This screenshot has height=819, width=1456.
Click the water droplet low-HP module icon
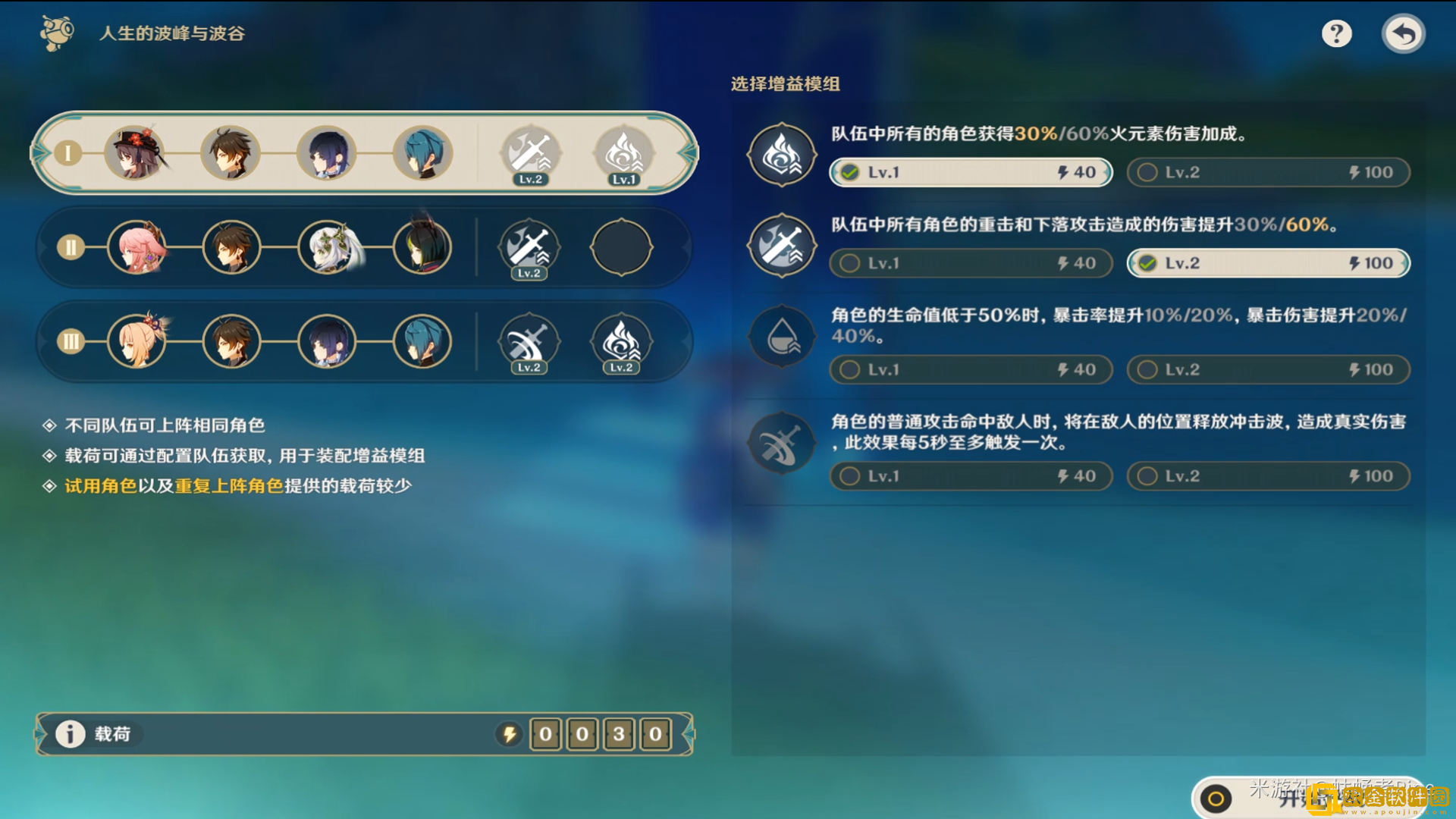pos(781,336)
